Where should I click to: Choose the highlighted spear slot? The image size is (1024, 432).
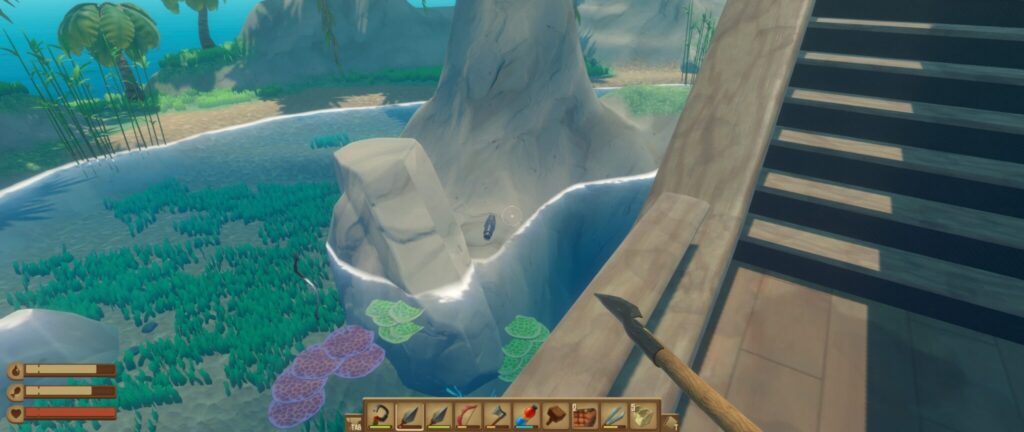(x=410, y=415)
